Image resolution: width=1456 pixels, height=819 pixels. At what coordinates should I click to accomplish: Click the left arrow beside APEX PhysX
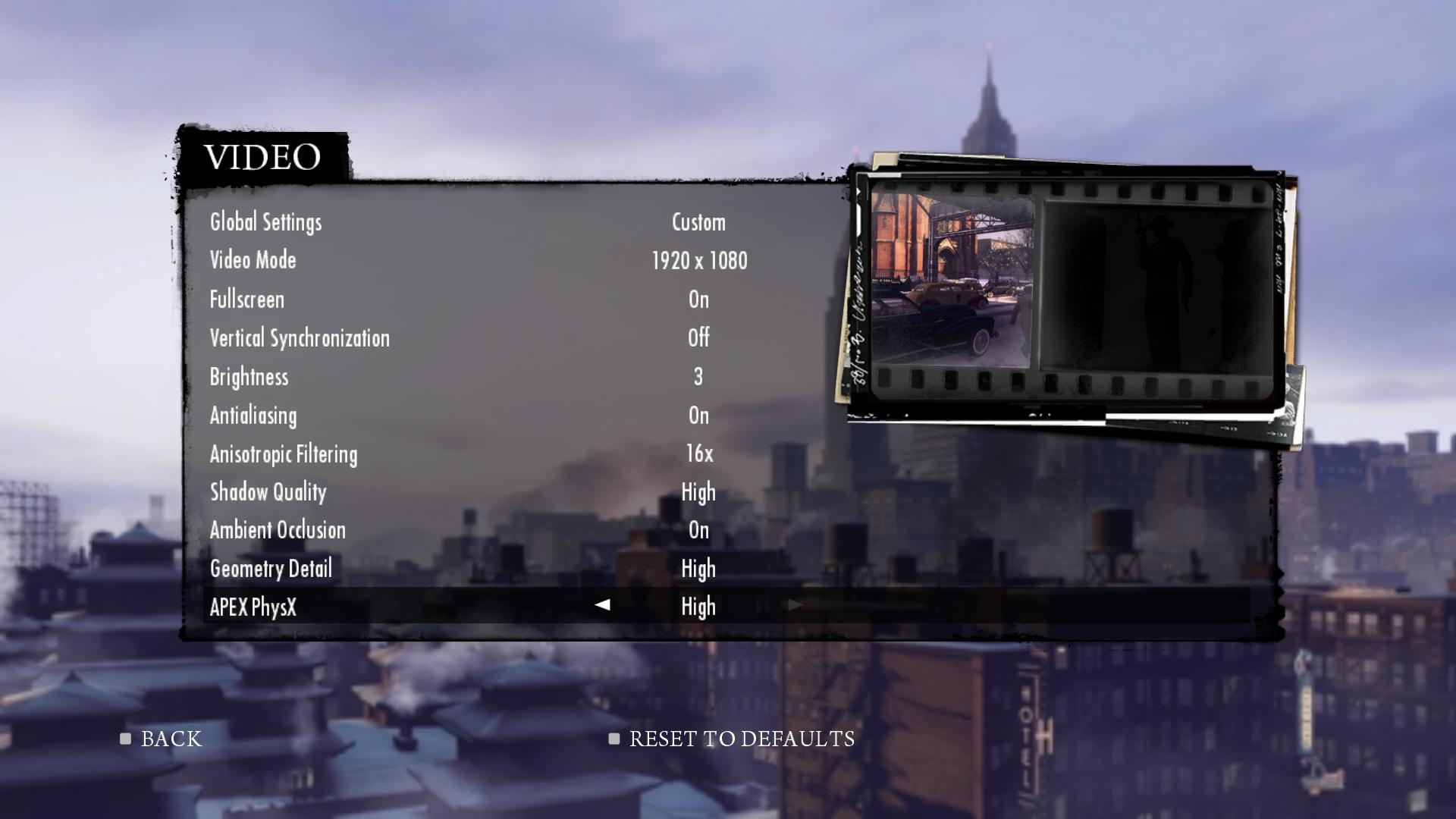tap(603, 605)
